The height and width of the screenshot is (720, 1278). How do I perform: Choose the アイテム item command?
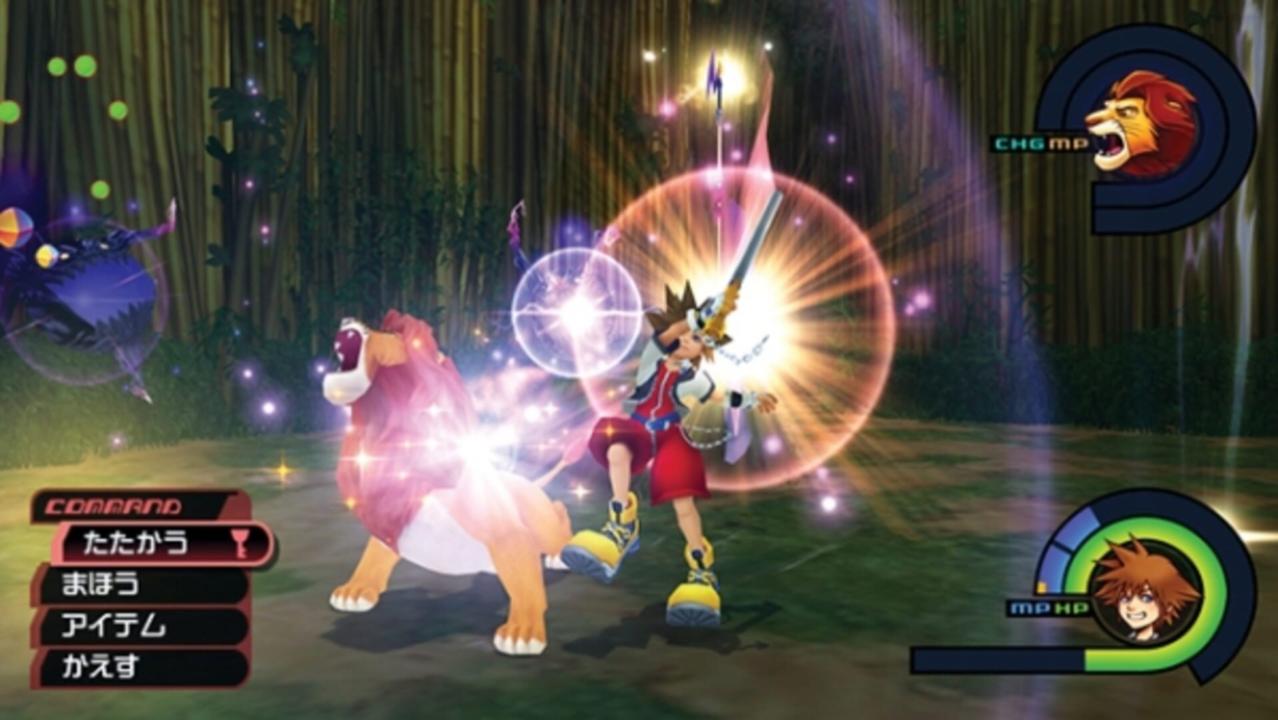(140, 627)
